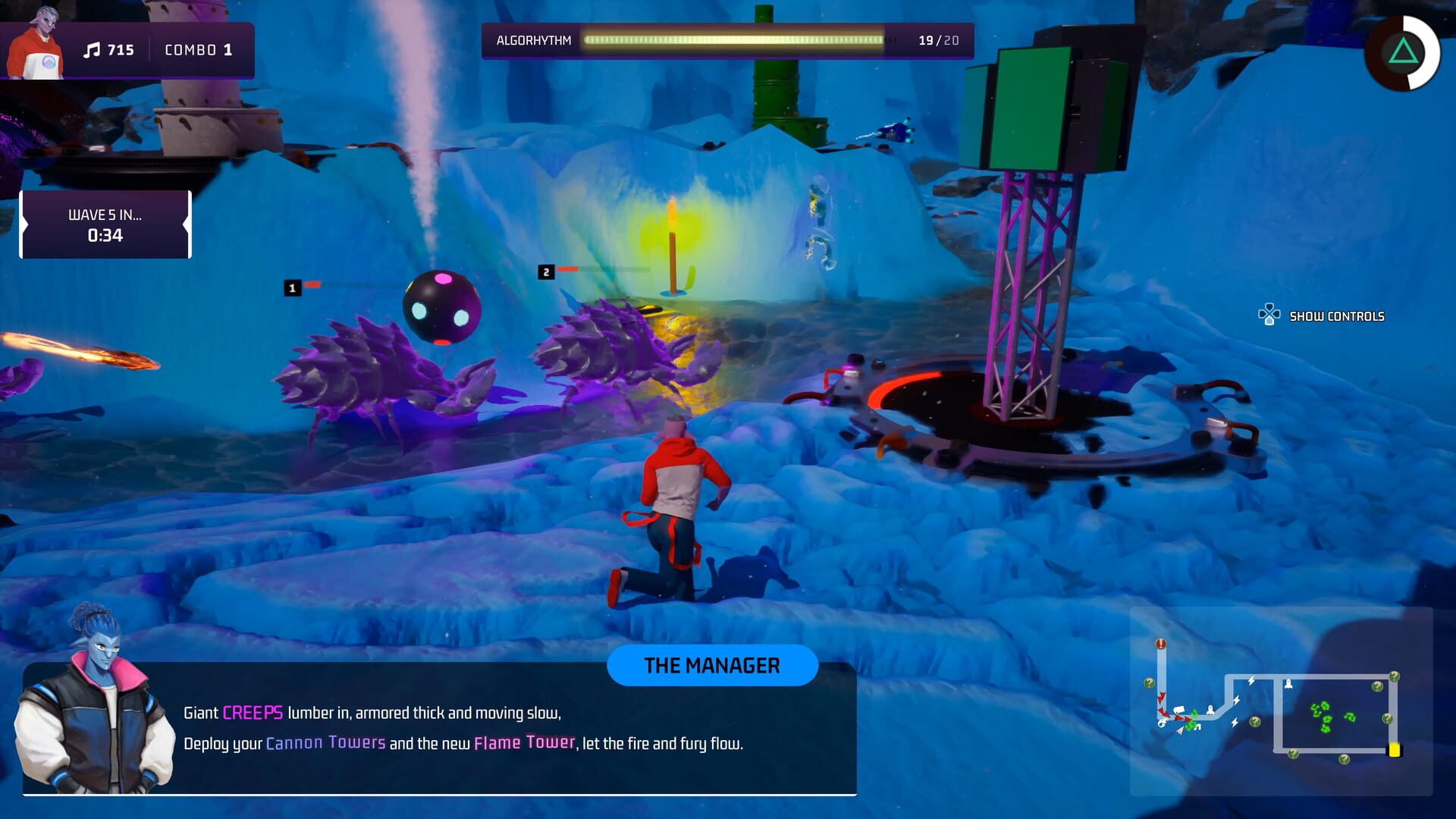Click a lightning bolt hazard icon on the minimap
Viewport: 1456px width, 819px height.
tap(1251, 680)
